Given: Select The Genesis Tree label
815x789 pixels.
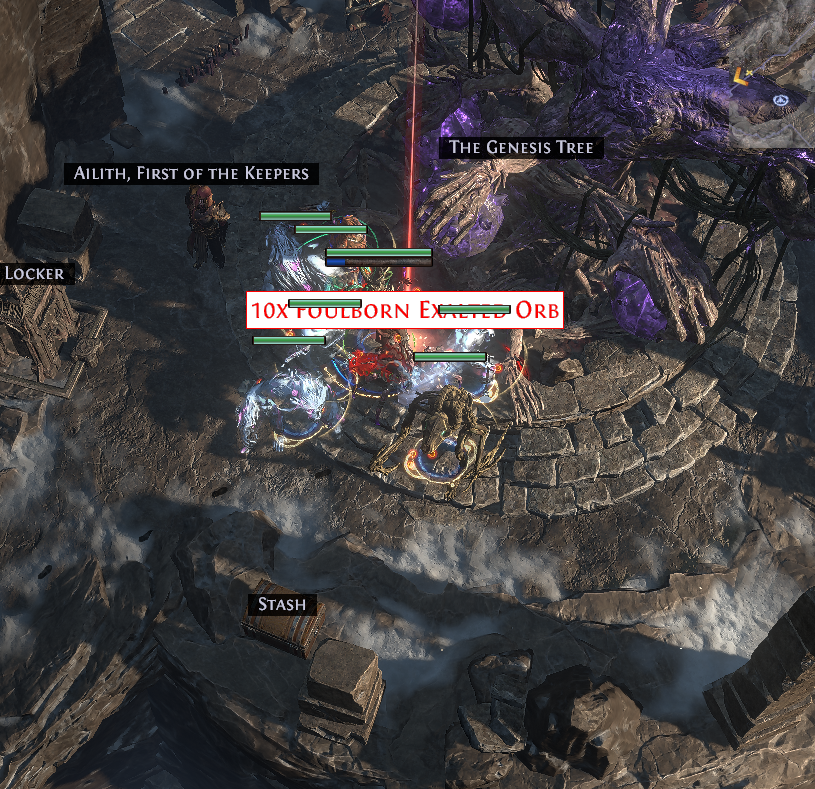Looking at the screenshot, I should [521, 148].
